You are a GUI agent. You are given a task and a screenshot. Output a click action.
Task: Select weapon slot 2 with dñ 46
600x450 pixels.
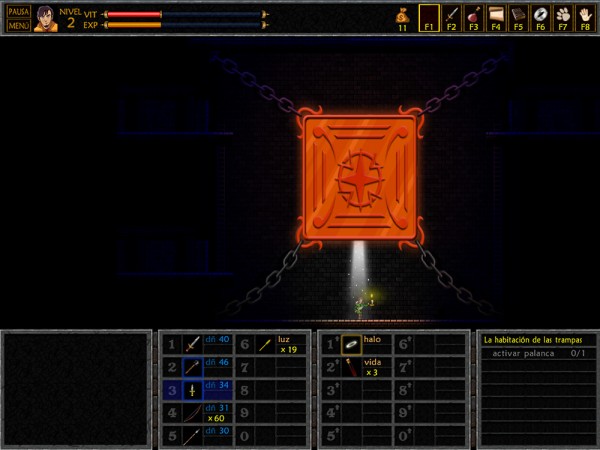tap(193, 367)
